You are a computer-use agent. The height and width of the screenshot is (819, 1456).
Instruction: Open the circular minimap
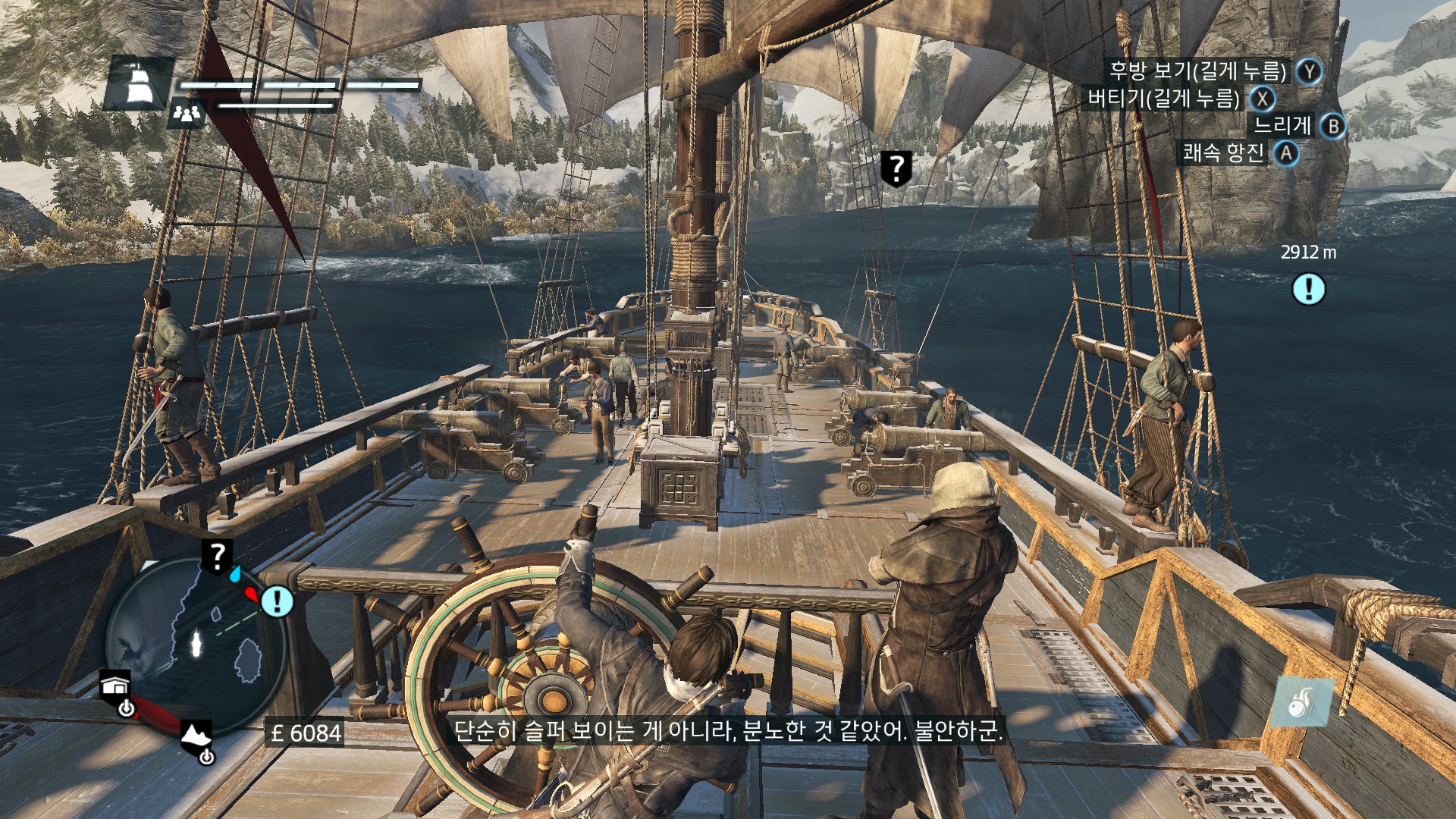tap(194, 646)
